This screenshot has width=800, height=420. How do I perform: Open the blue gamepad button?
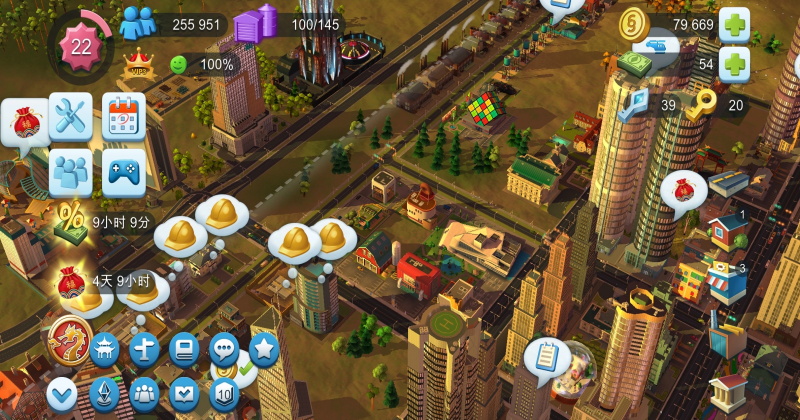tap(124, 172)
